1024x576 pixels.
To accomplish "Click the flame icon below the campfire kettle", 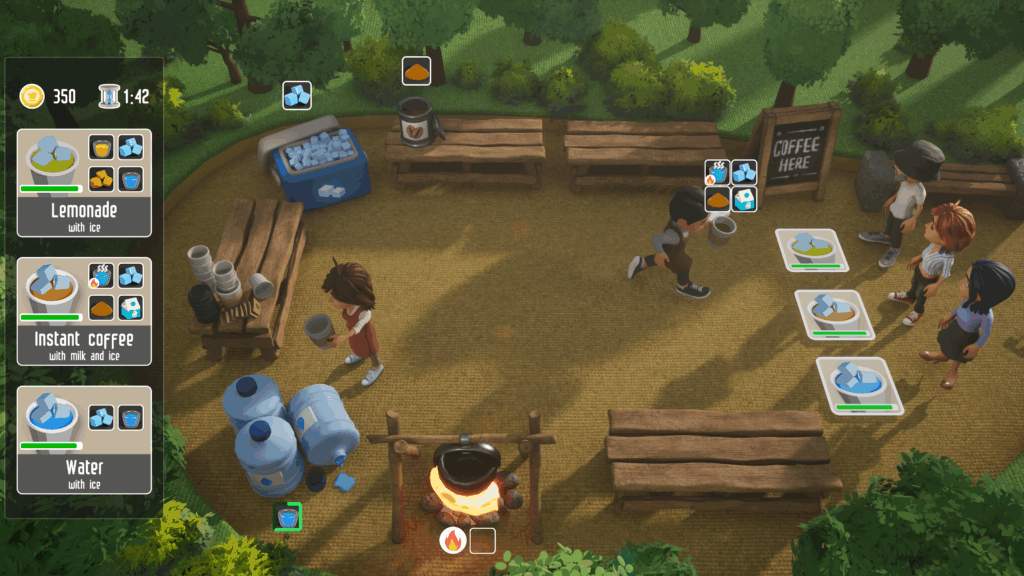I will pos(453,540).
